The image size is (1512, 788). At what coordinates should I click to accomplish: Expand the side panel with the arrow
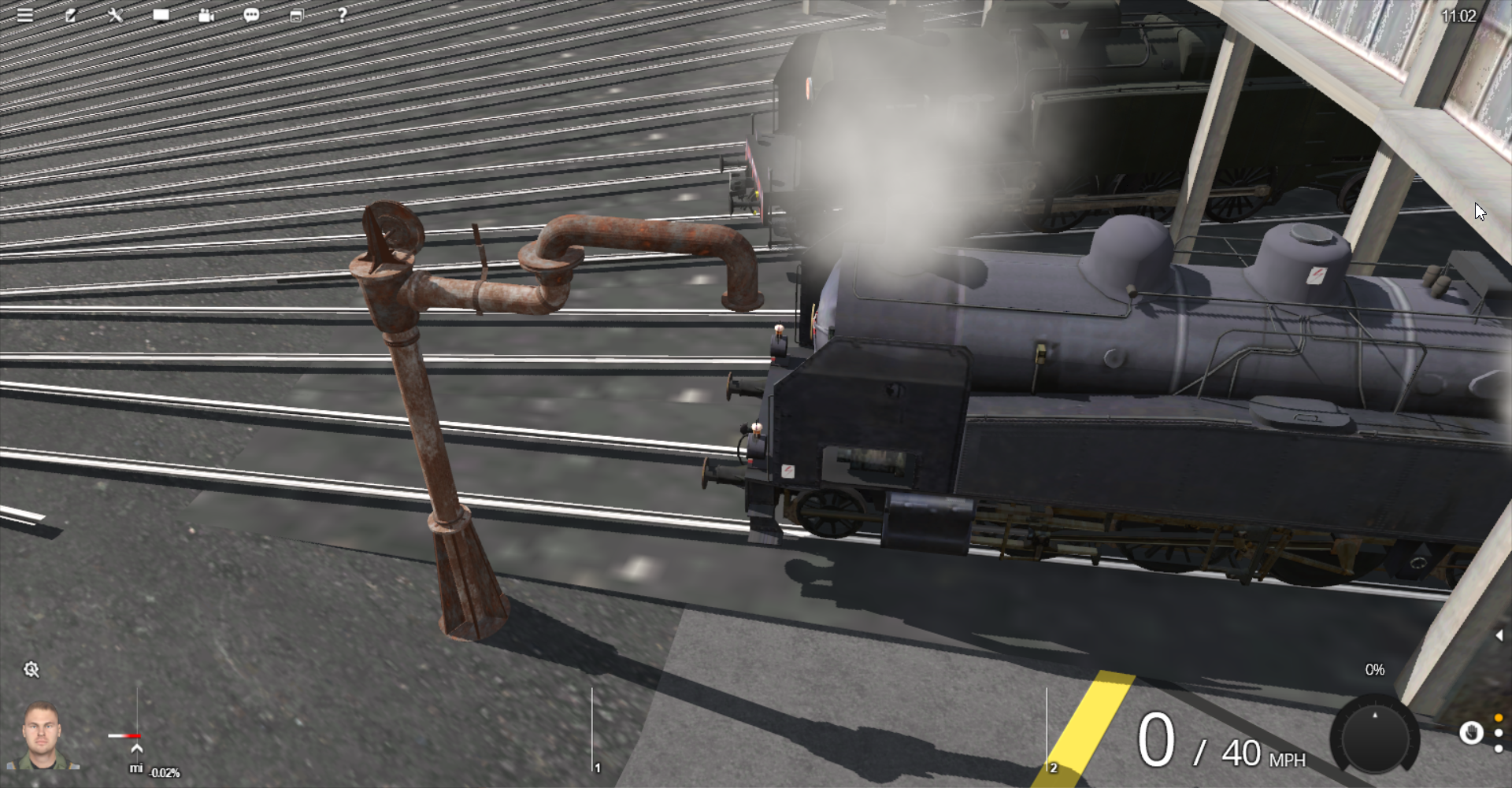pos(1499,635)
